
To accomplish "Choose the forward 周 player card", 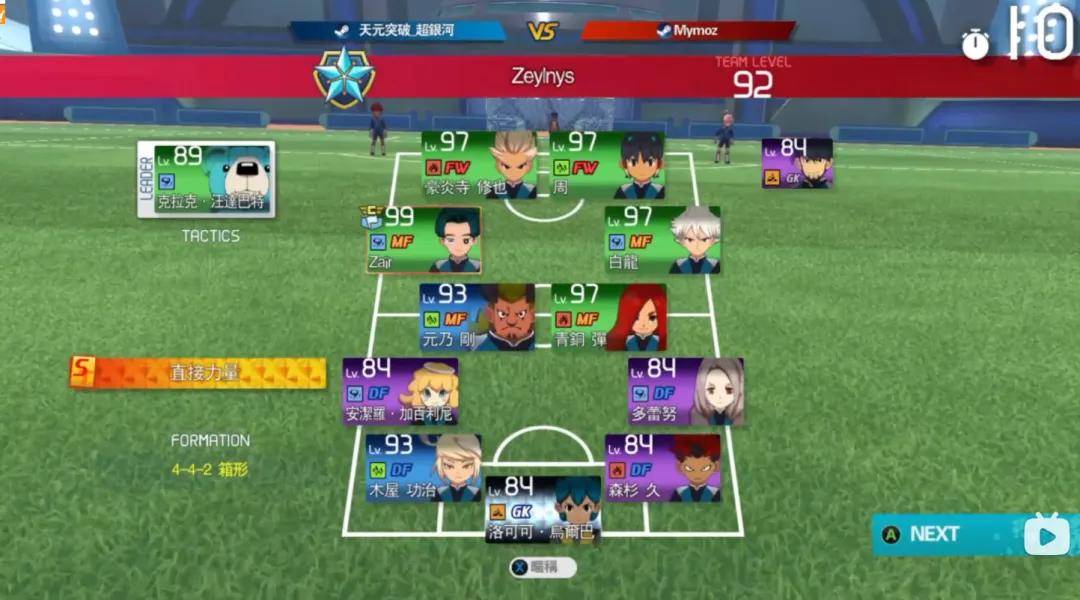I will click(x=607, y=165).
